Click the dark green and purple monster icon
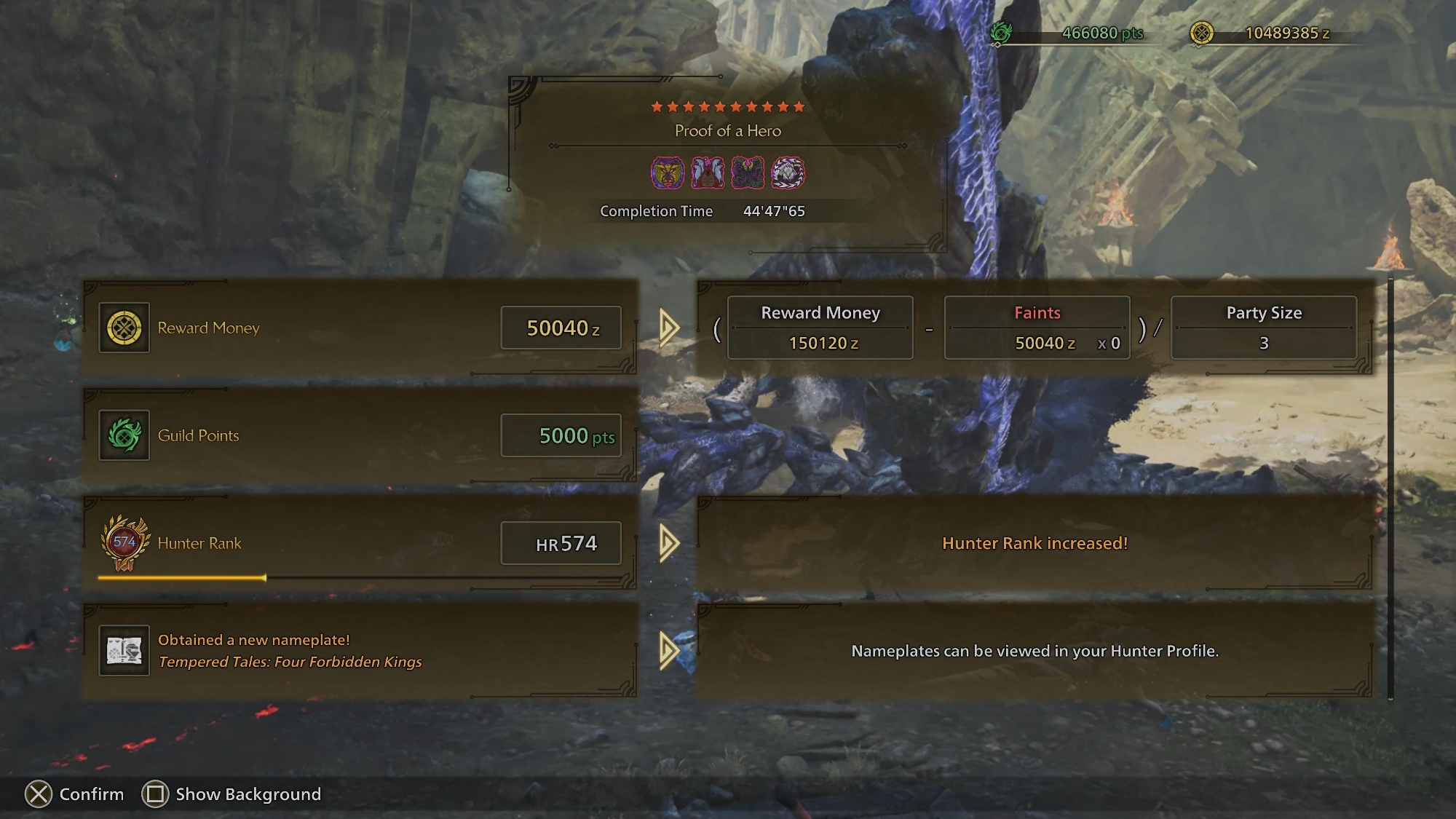Screen dimensions: 1456x819 click(x=748, y=173)
